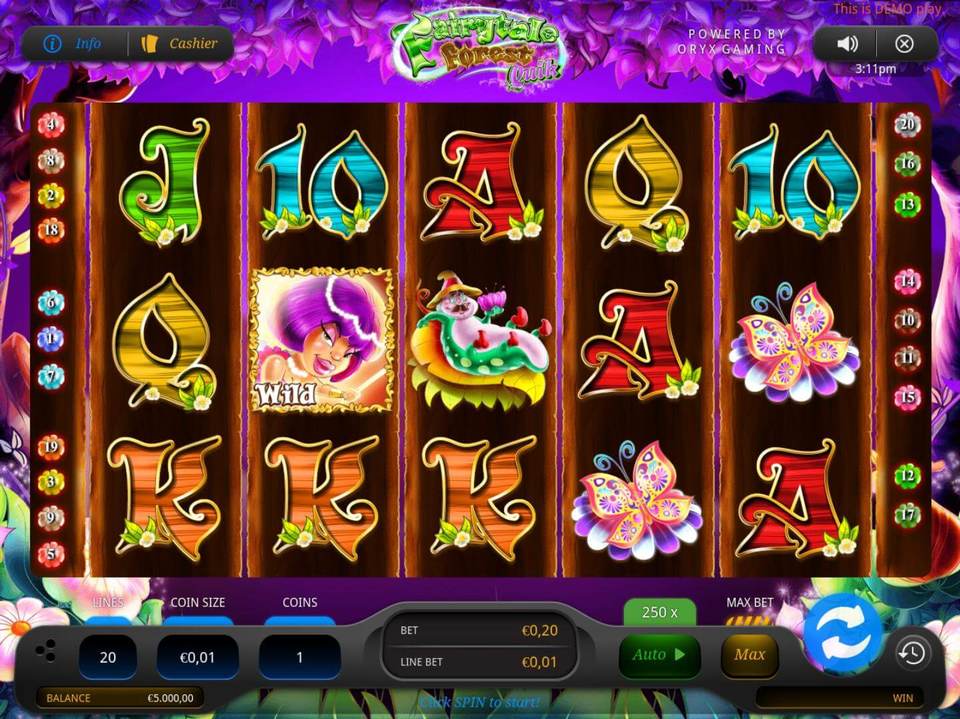Close the game with the X button
Viewport: 960px width, 719px height.
pyautogui.click(x=904, y=44)
